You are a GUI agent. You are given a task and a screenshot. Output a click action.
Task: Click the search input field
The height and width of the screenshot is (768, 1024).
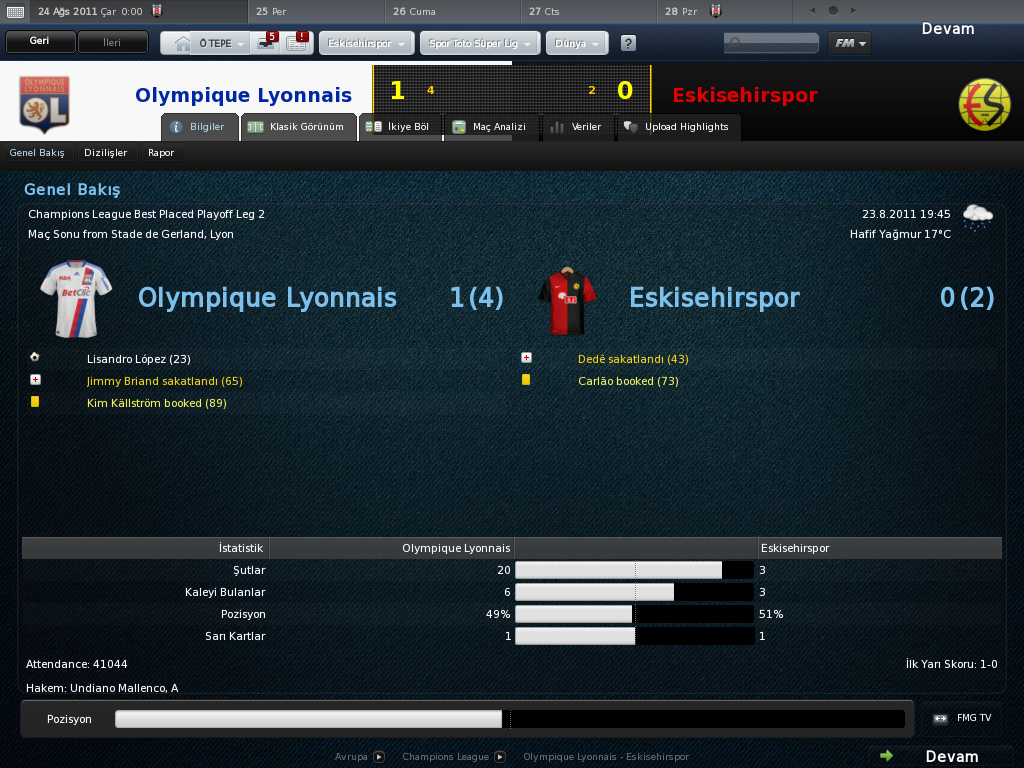click(771, 43)
